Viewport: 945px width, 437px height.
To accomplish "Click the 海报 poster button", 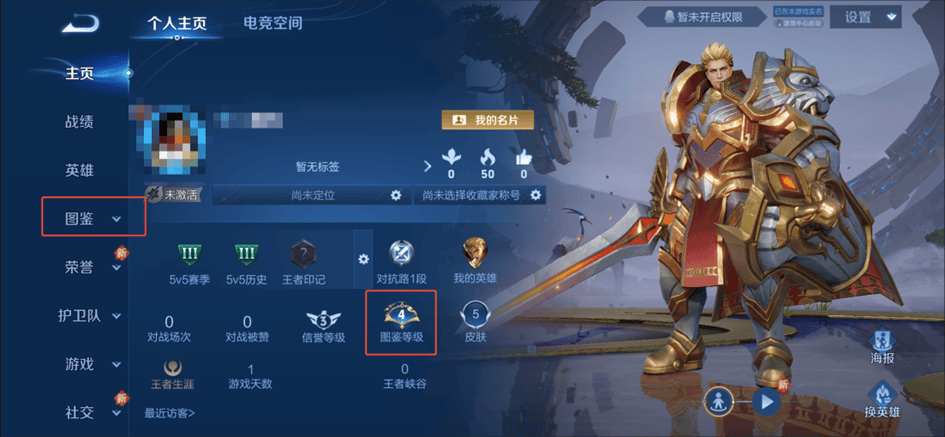I will pos(882,345).
